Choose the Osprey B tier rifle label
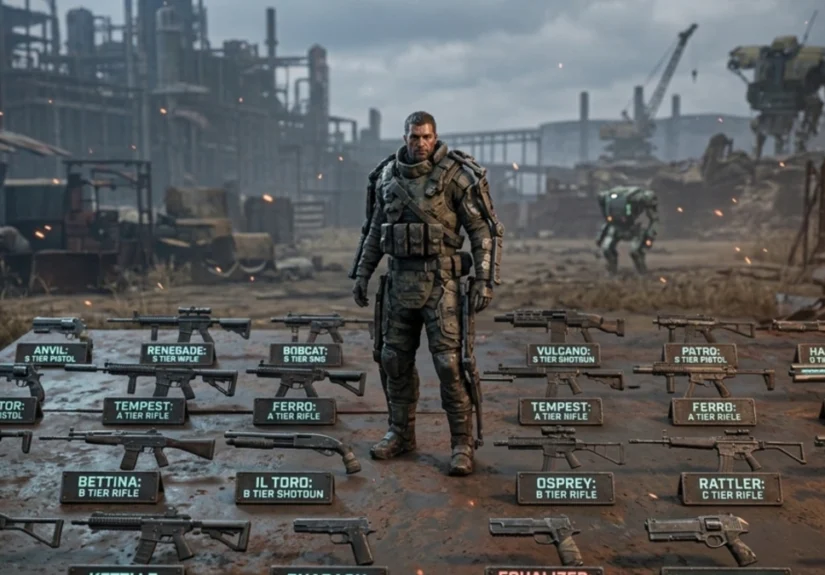825x575 pixels. (565, 488)
